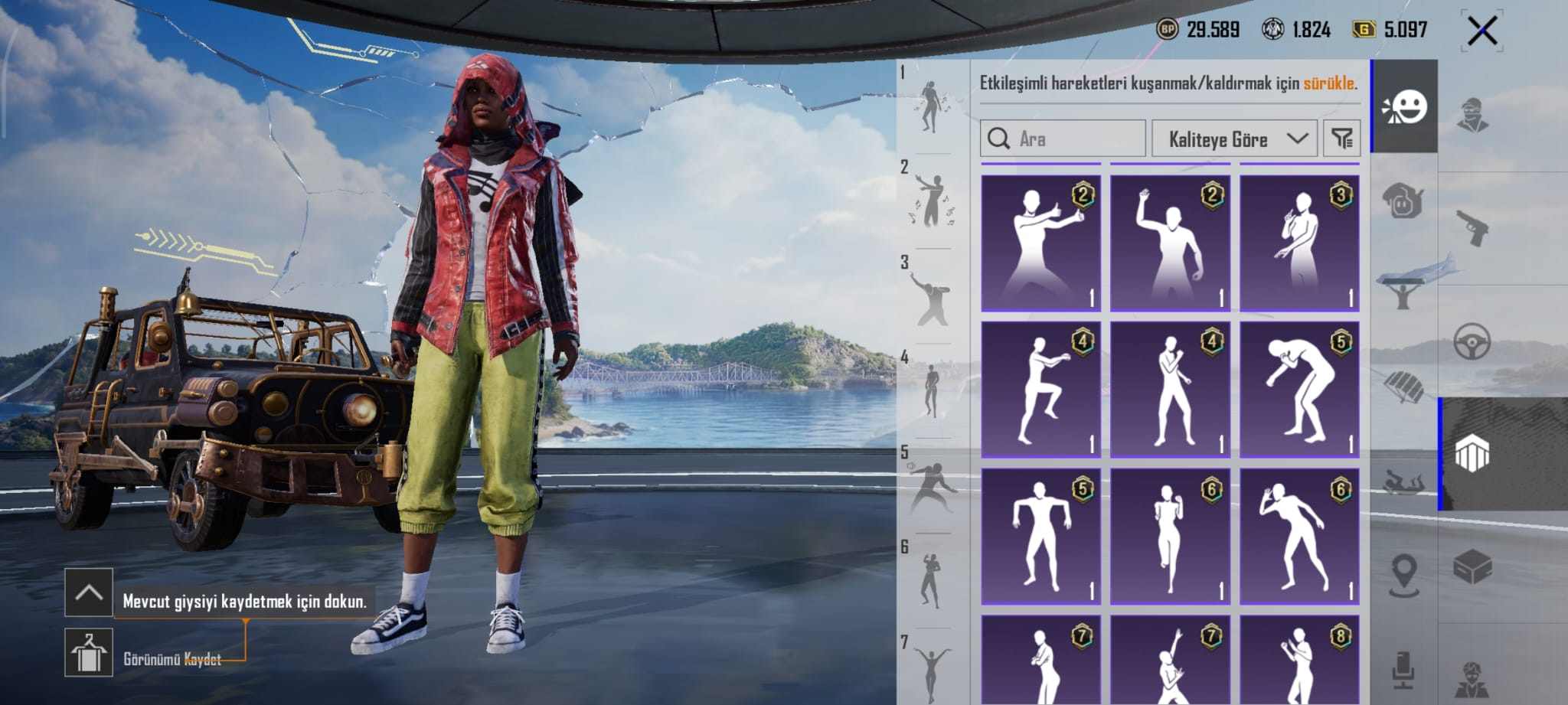Viewport: 1568px width, 705px height.
Task: Click the Ara search field
Action: [1063, 139]
